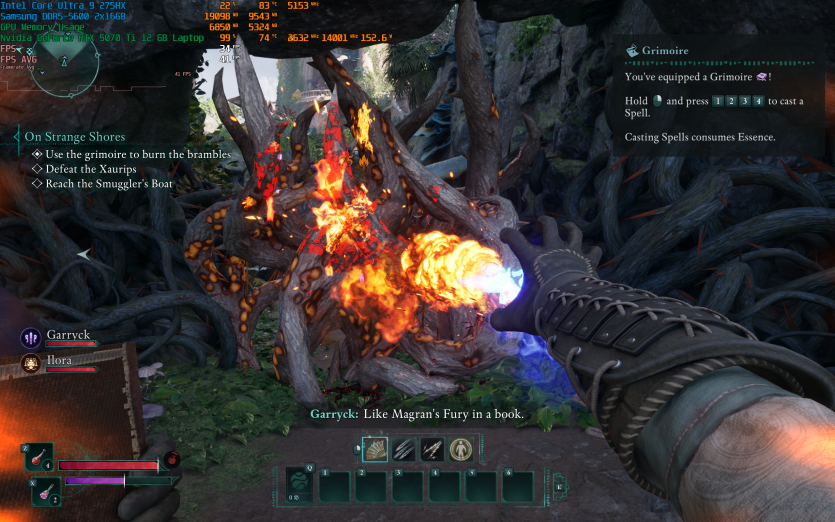Select the fan-shaped flame spell icon
Screen dimensions: 835x522
pos(375,450)
